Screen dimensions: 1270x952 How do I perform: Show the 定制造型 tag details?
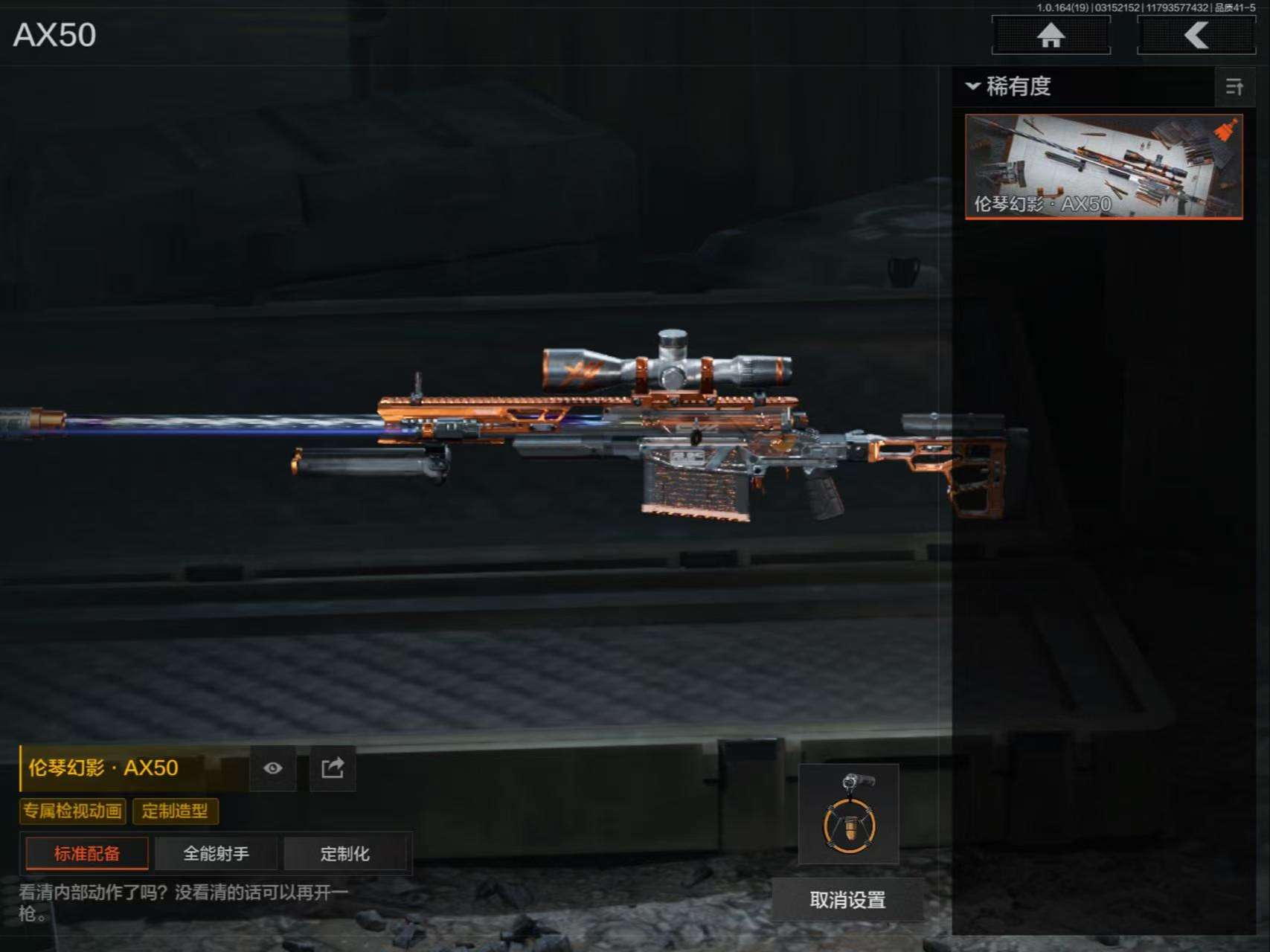(x=175, y=811)
